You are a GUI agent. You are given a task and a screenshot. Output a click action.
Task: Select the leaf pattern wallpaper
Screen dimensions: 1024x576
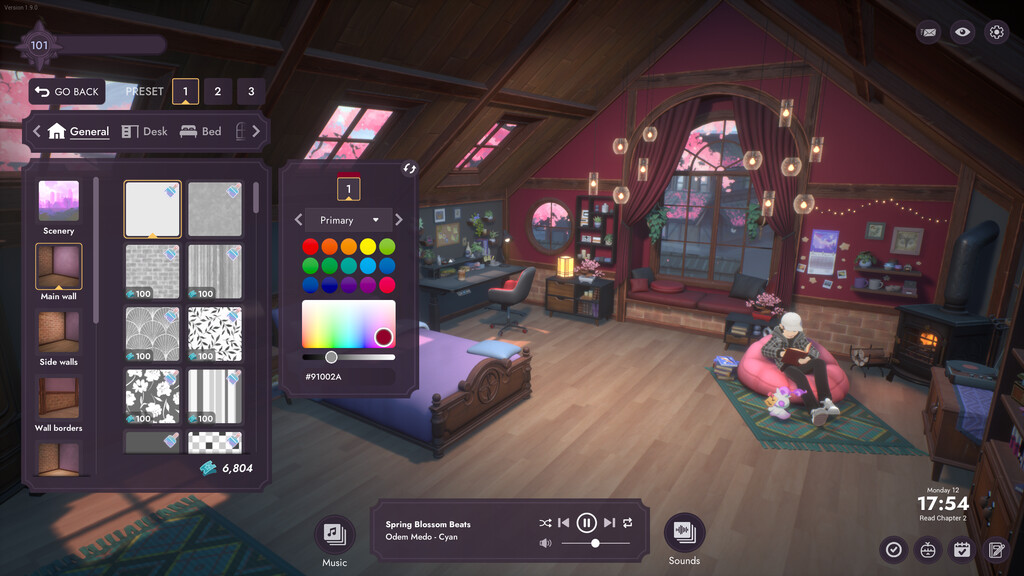(215, 334)
